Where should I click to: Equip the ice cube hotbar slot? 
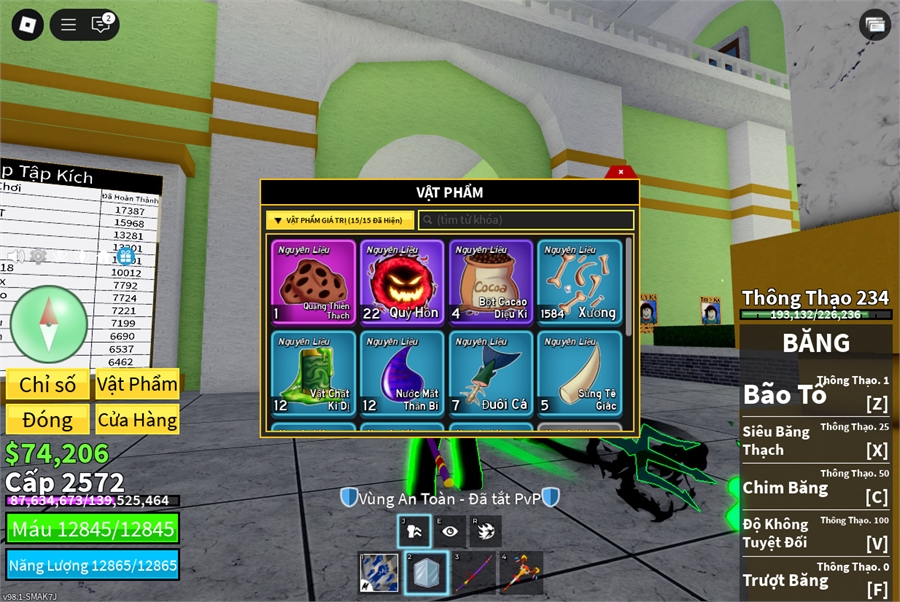pyautogui.click(x=427, y=573)
